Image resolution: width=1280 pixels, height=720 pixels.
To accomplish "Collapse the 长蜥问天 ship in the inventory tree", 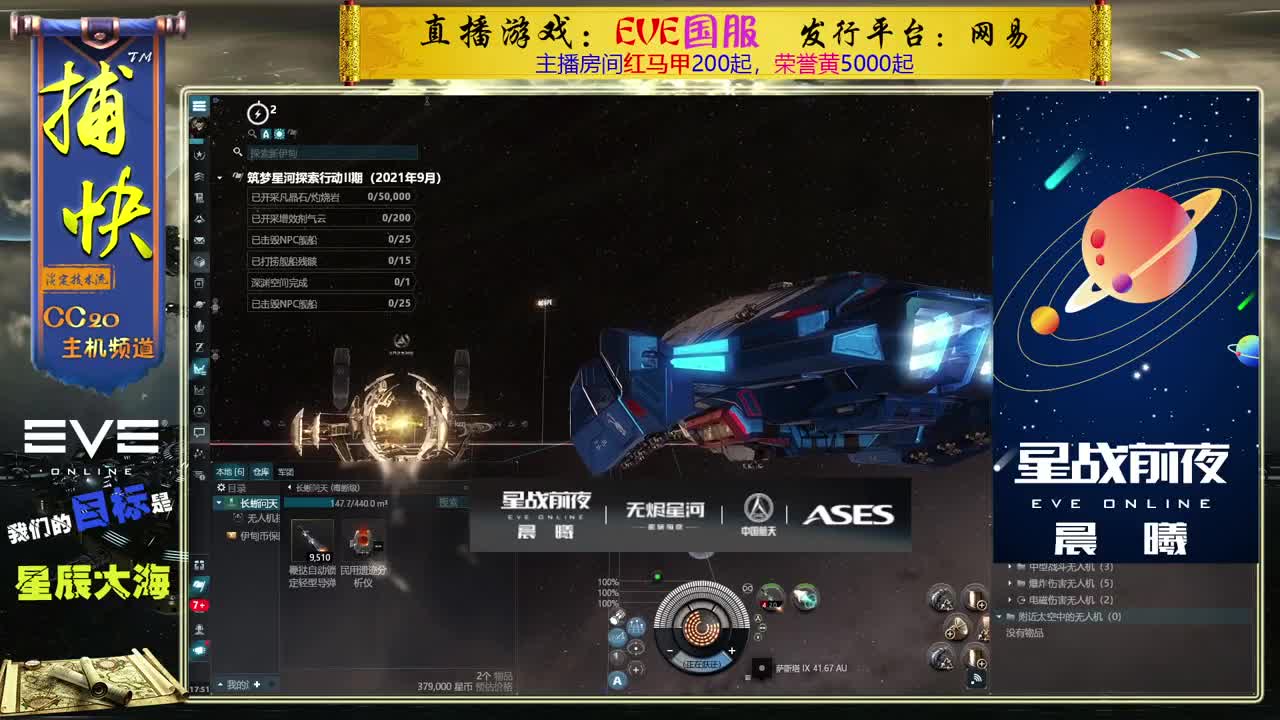I will click(218, 503).
